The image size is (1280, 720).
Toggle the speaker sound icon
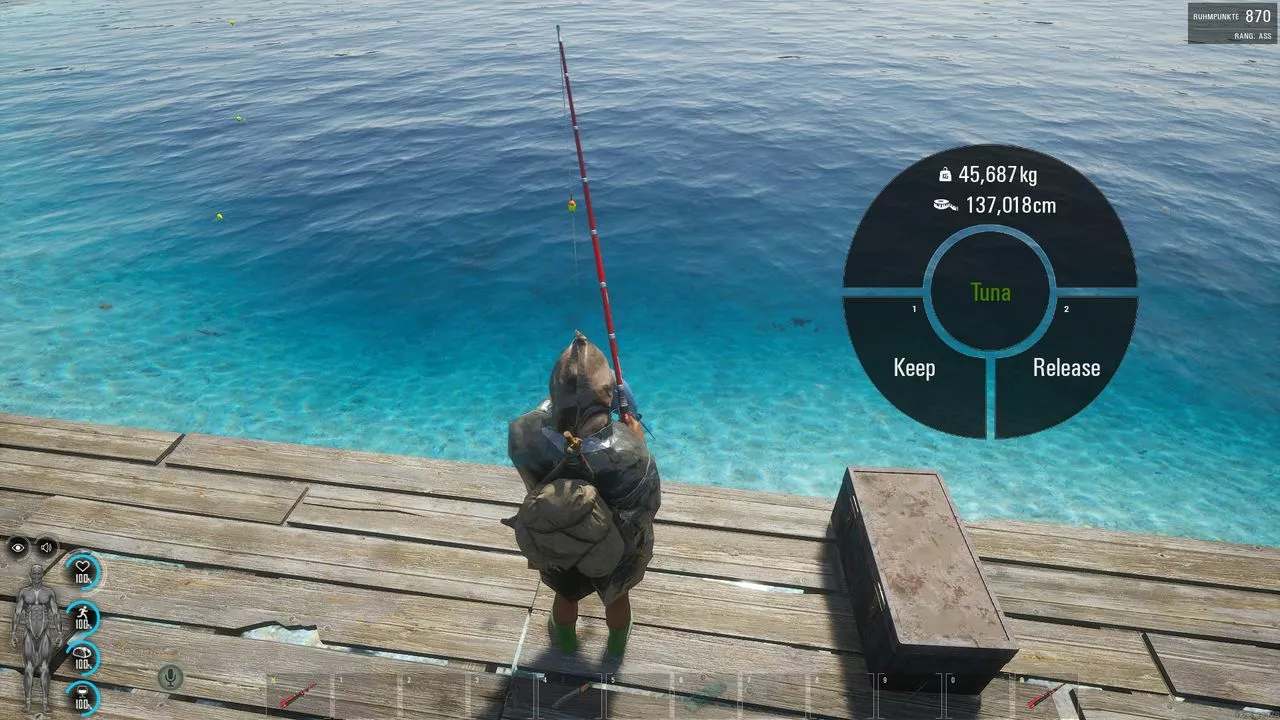pos(46,547)
